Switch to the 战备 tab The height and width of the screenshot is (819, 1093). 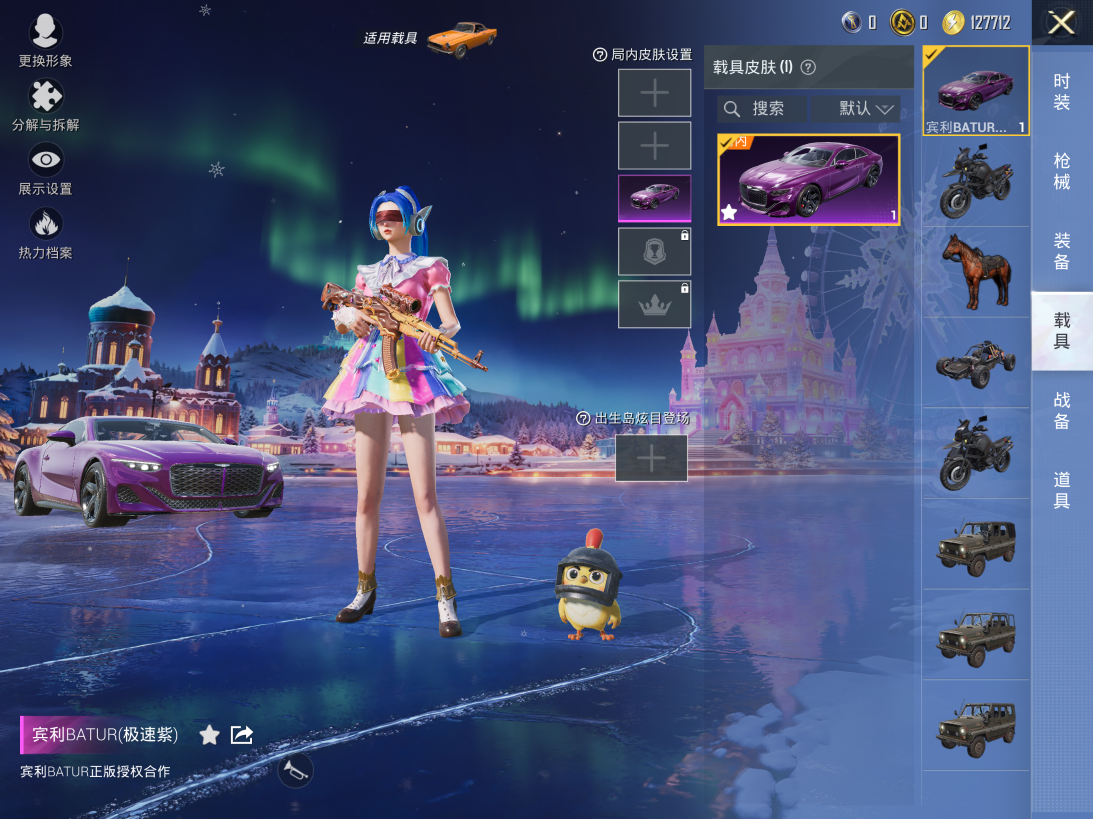pos(1062,410)
